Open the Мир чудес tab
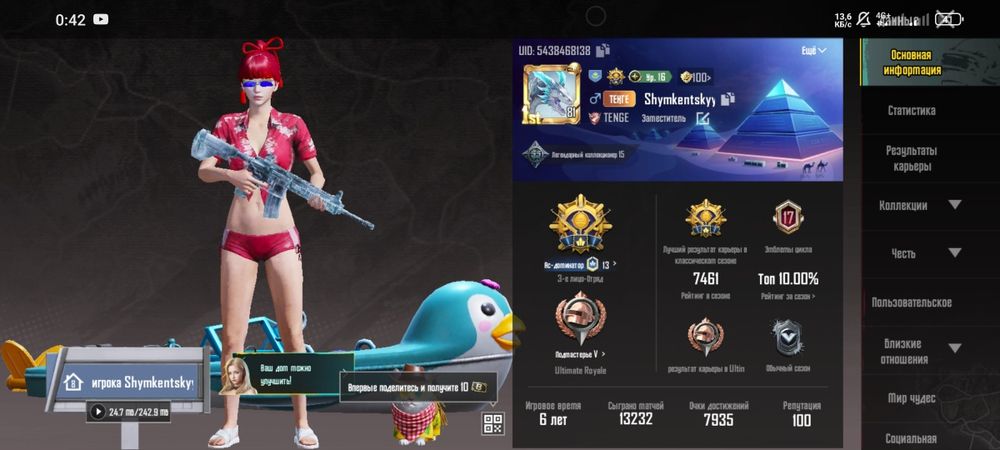Image resolution: width=1000 pixels, height=450 pixels. click(x=911, y=398)
